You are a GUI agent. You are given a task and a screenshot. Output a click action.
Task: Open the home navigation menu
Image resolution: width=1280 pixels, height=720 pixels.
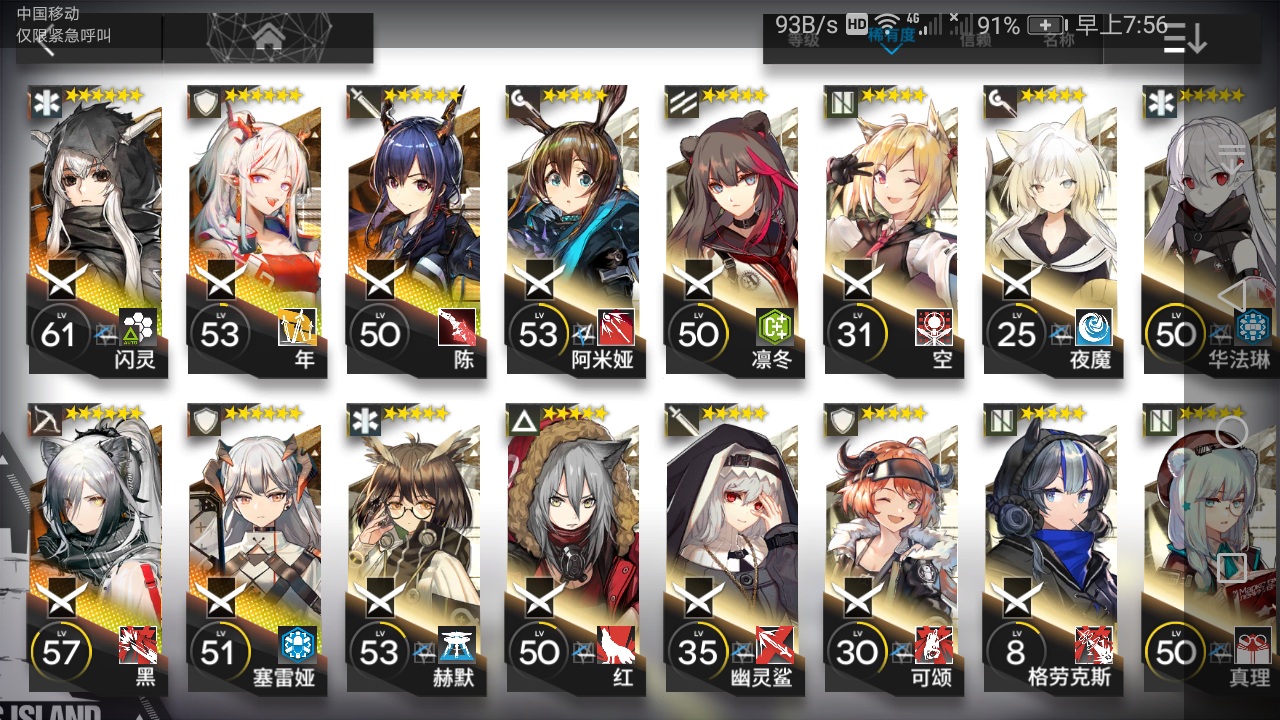267,38
